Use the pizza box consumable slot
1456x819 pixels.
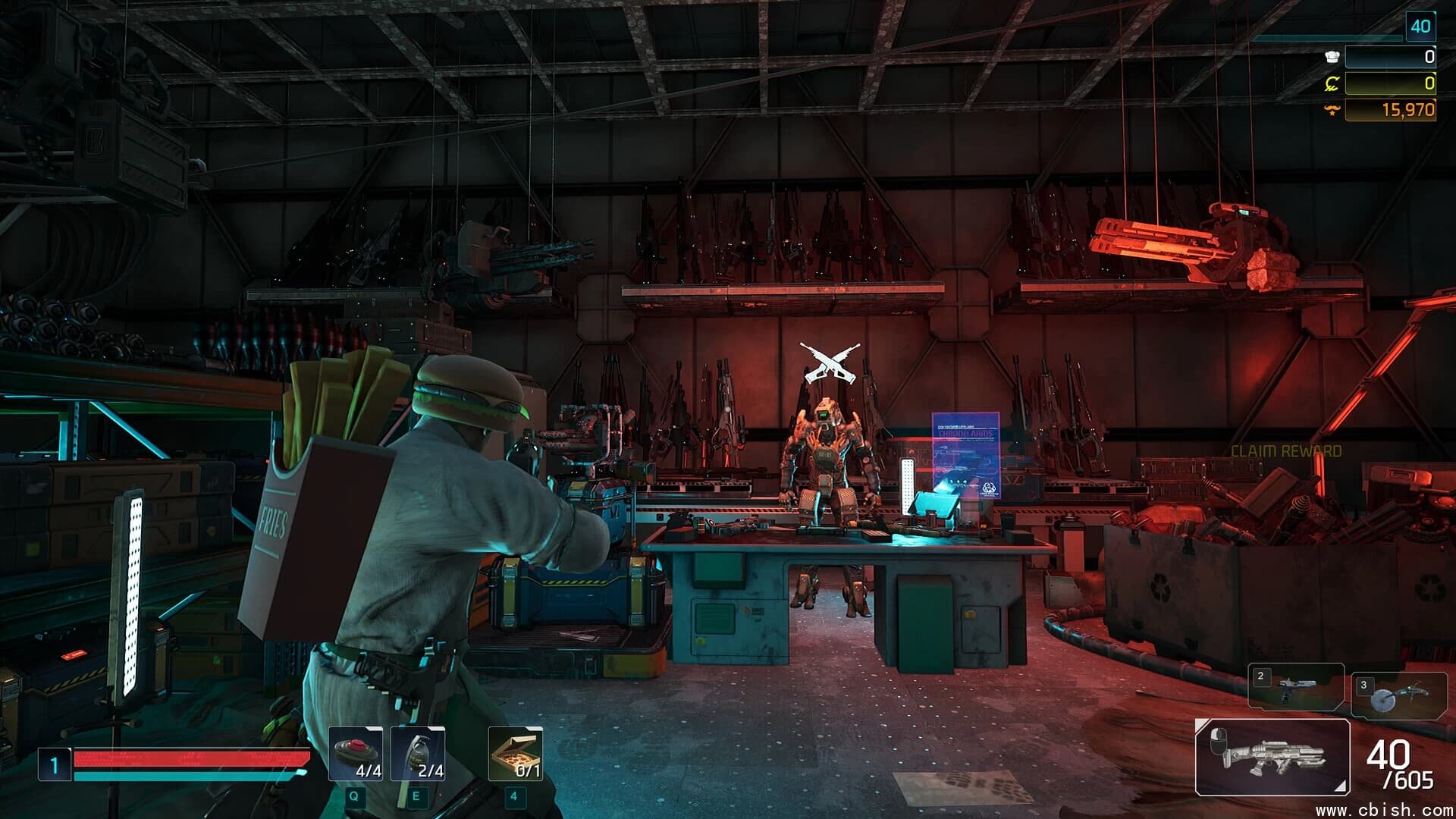(x=516, y=753)
